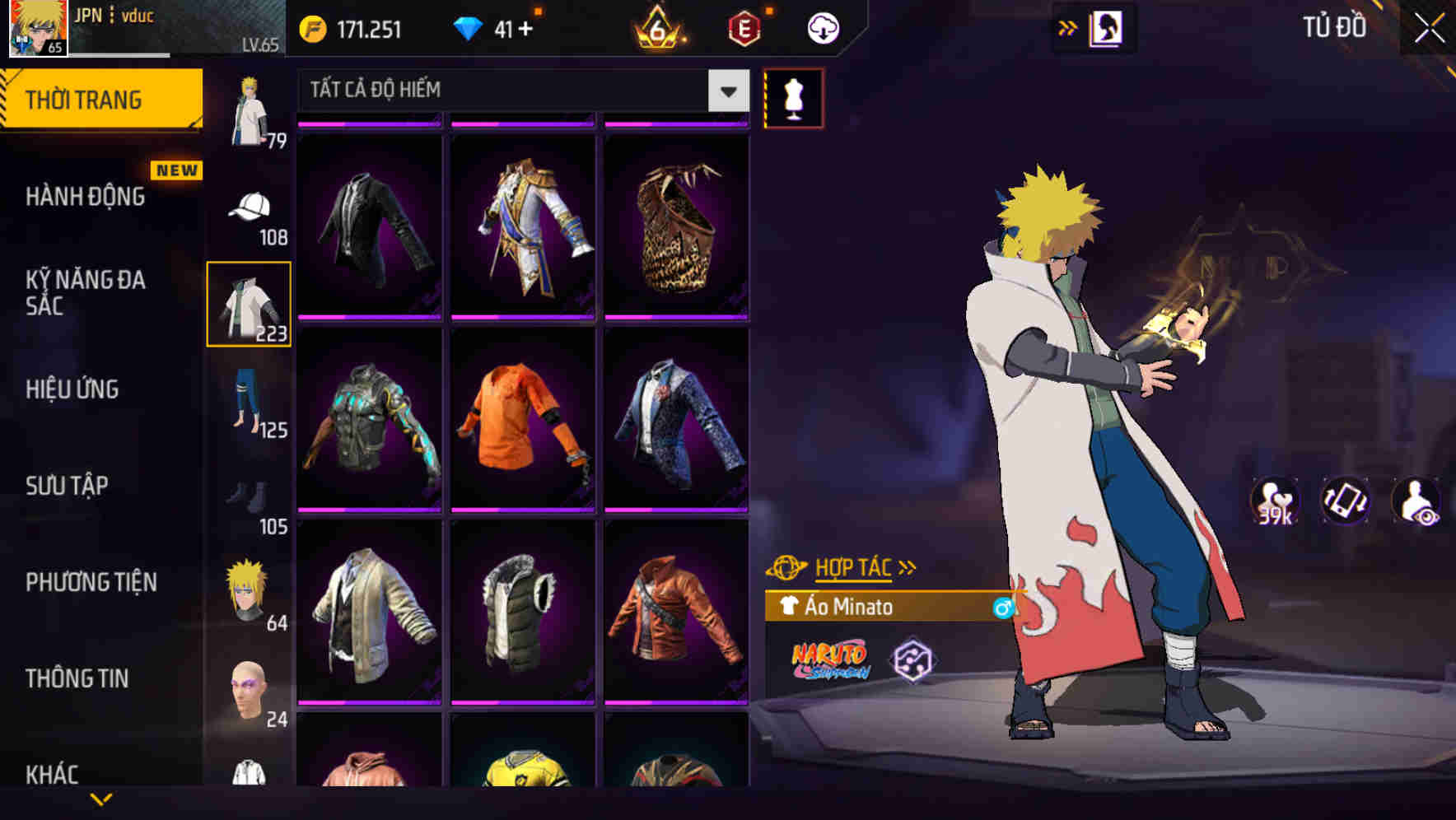Open the red E emblem icon
This screenshot has height=820, width=1456.
742,29
